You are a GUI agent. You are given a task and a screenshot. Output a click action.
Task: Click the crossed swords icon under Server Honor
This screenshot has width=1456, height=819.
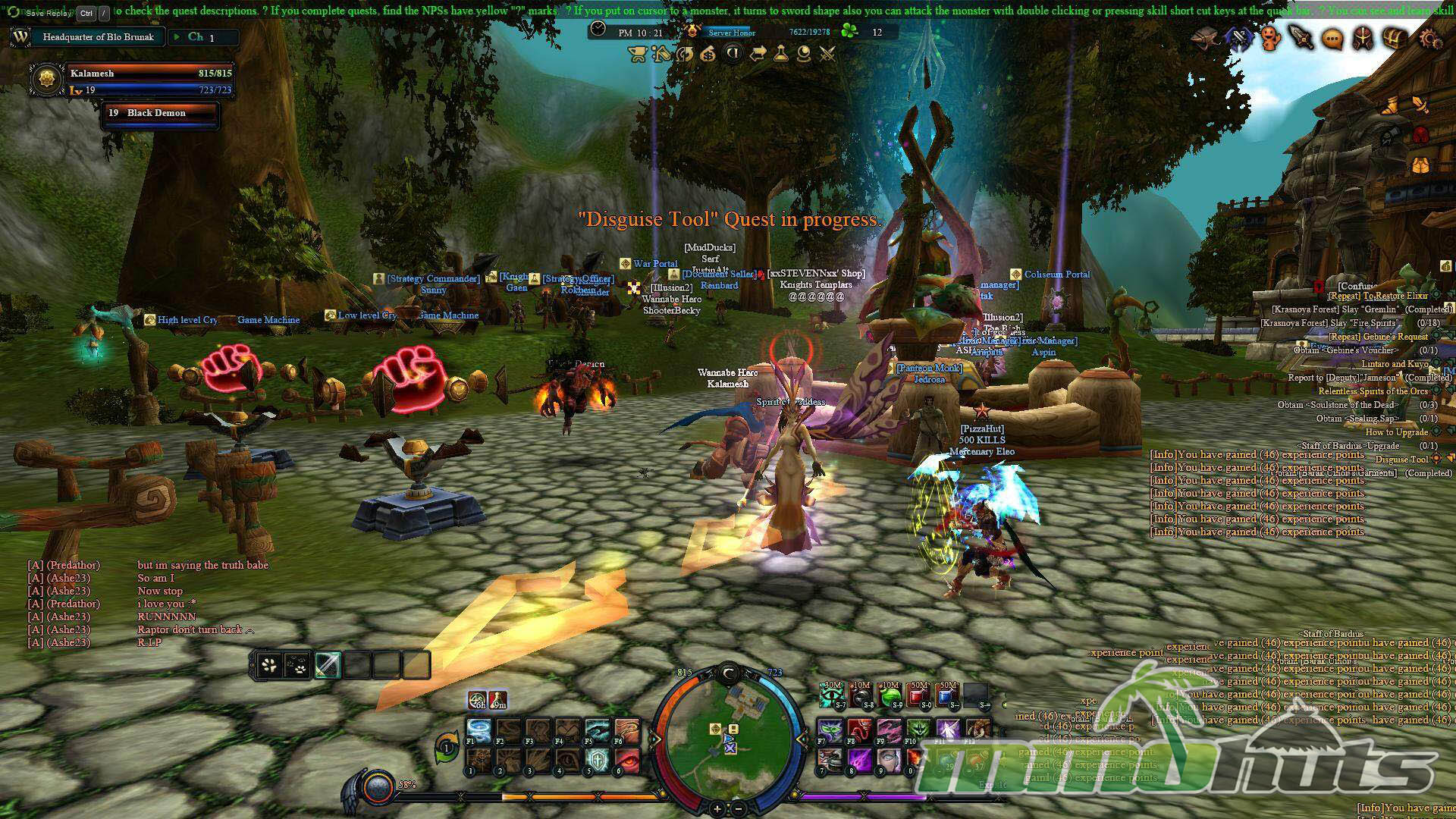click(x=827, y=54)
